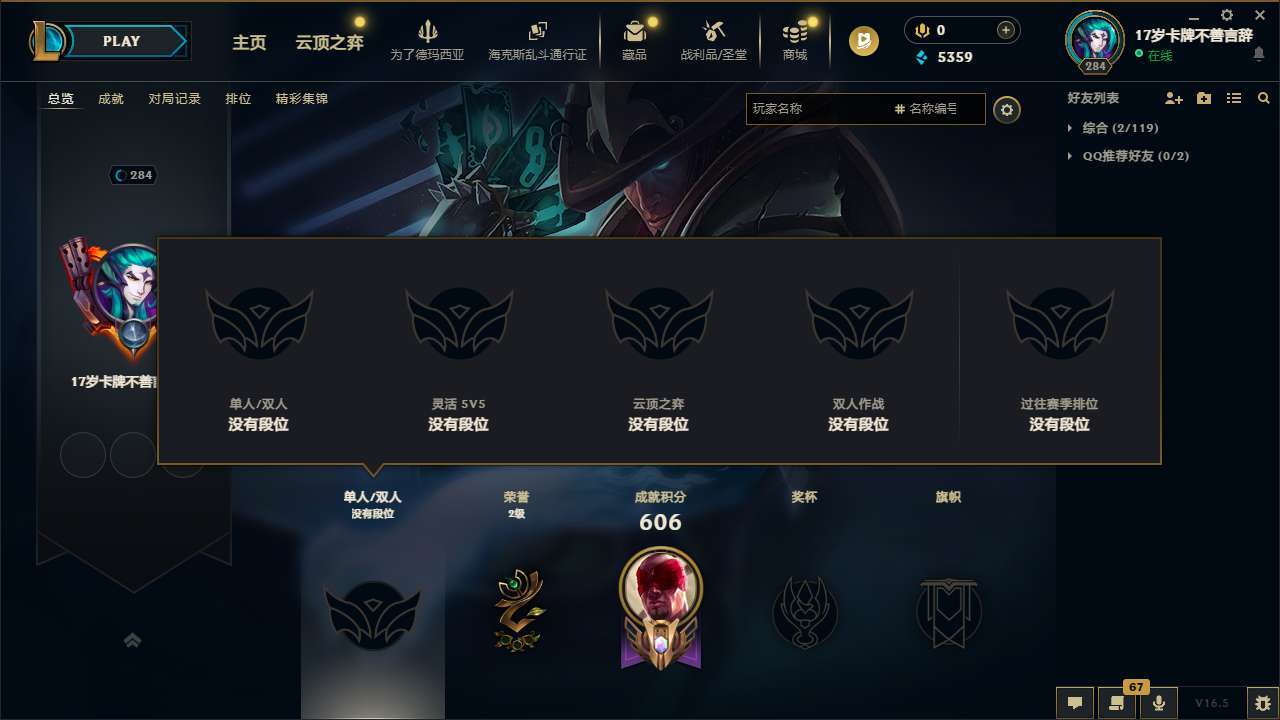Open friend list display options icon

coord(1233,98)
